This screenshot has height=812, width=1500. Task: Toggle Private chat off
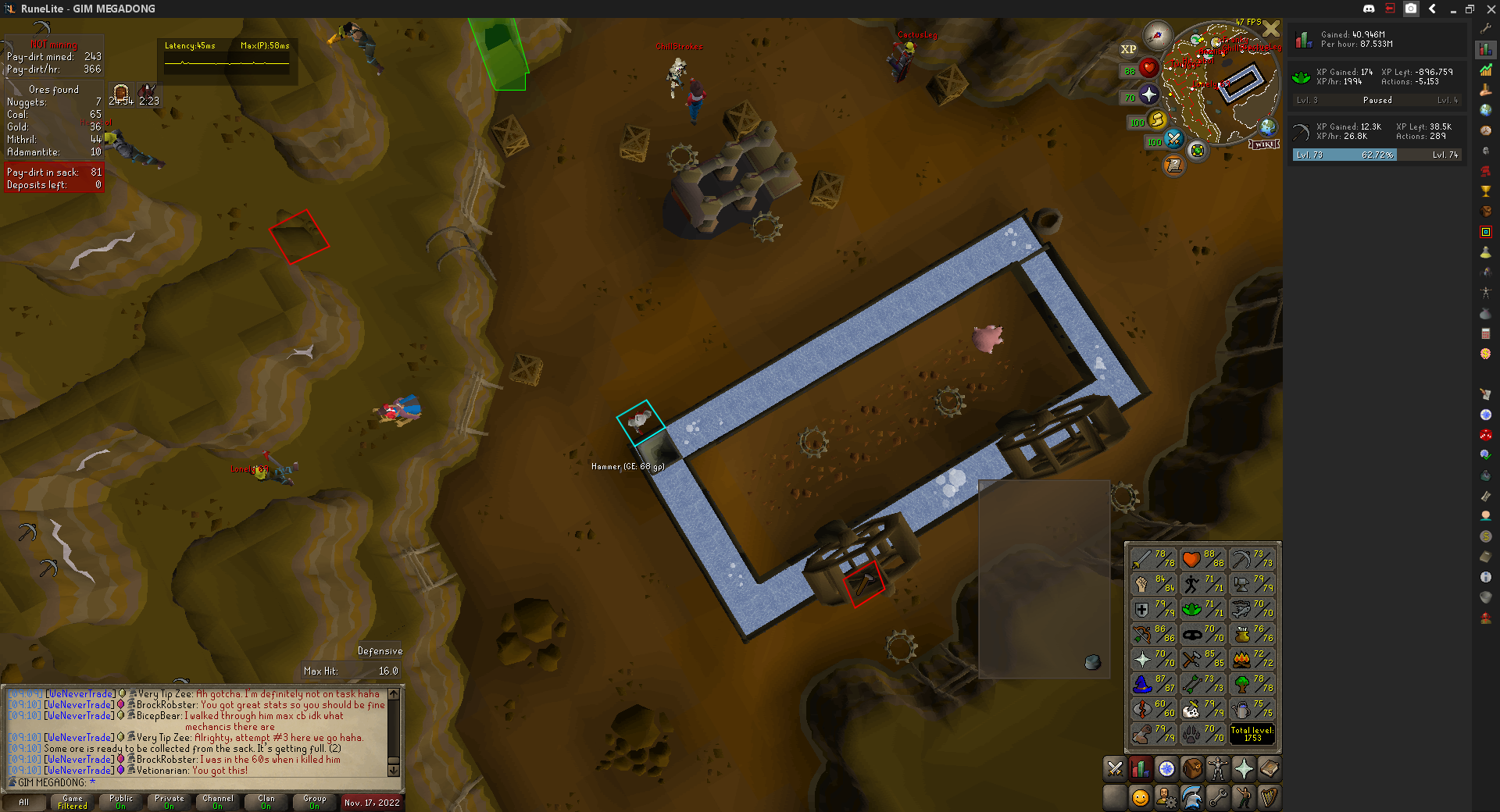[x=170, y=803]
